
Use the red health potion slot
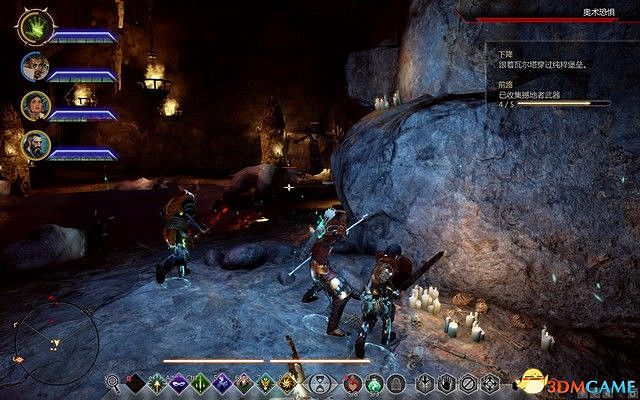point(351,381)
